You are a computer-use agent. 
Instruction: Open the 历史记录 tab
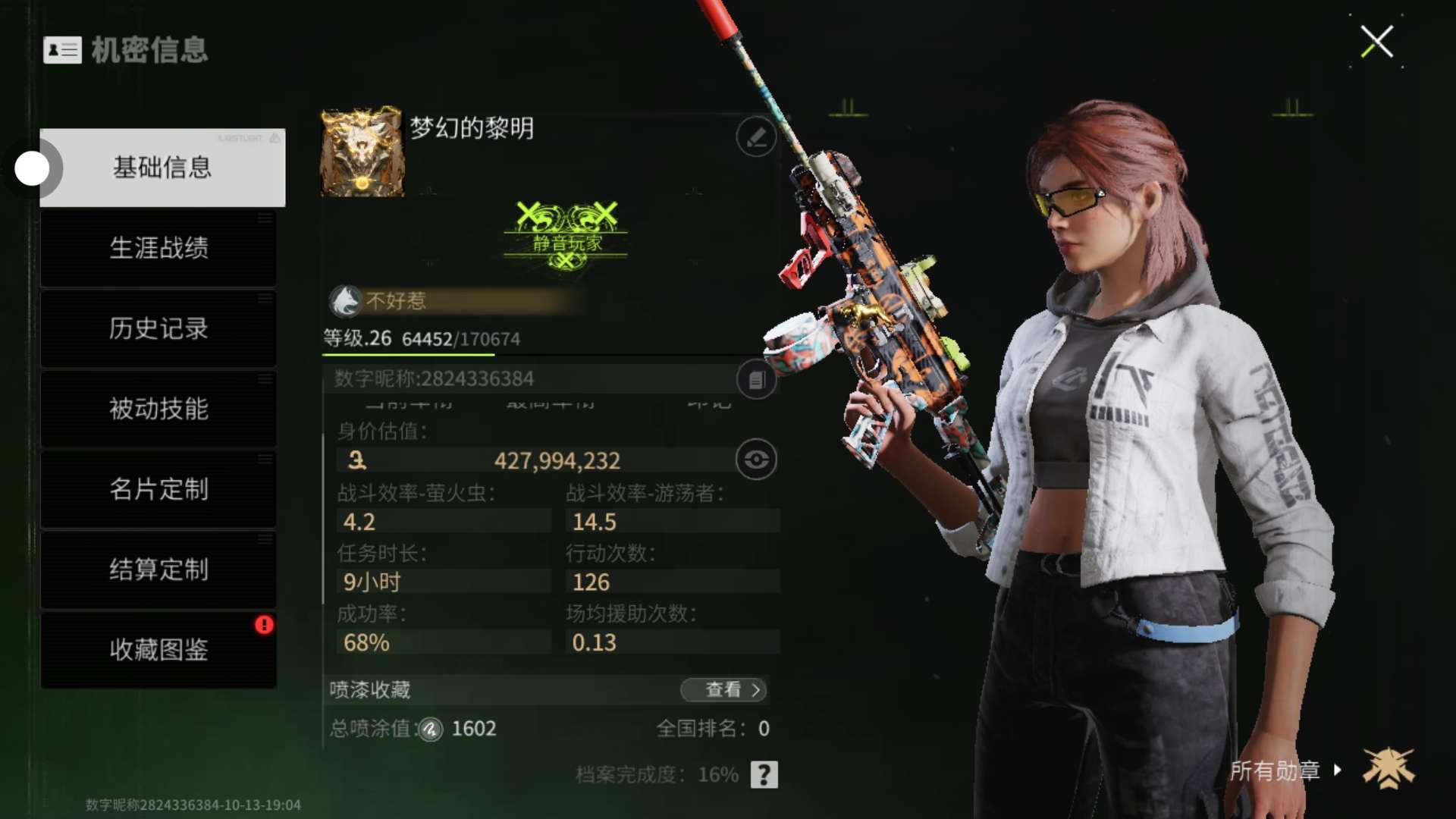coord(158,328)
